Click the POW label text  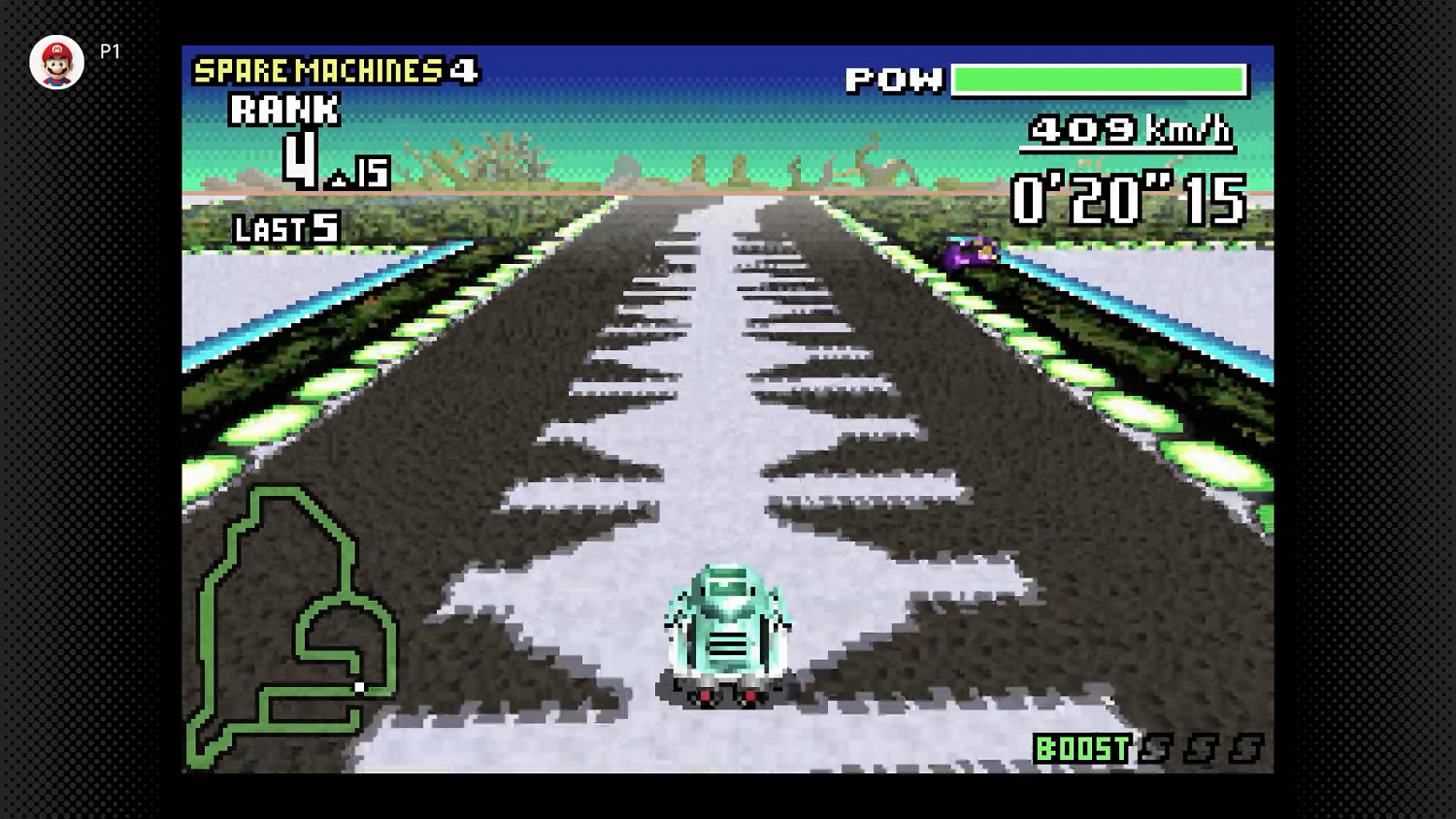(x=894, y=81)
